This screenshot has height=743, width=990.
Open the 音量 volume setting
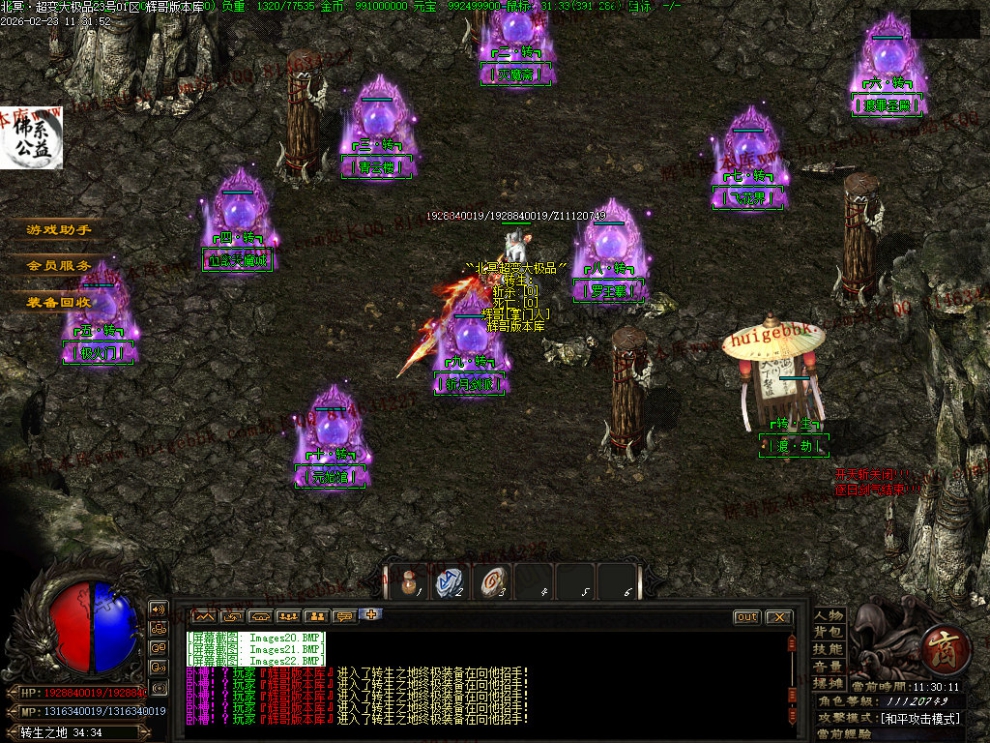coord(828,666)
